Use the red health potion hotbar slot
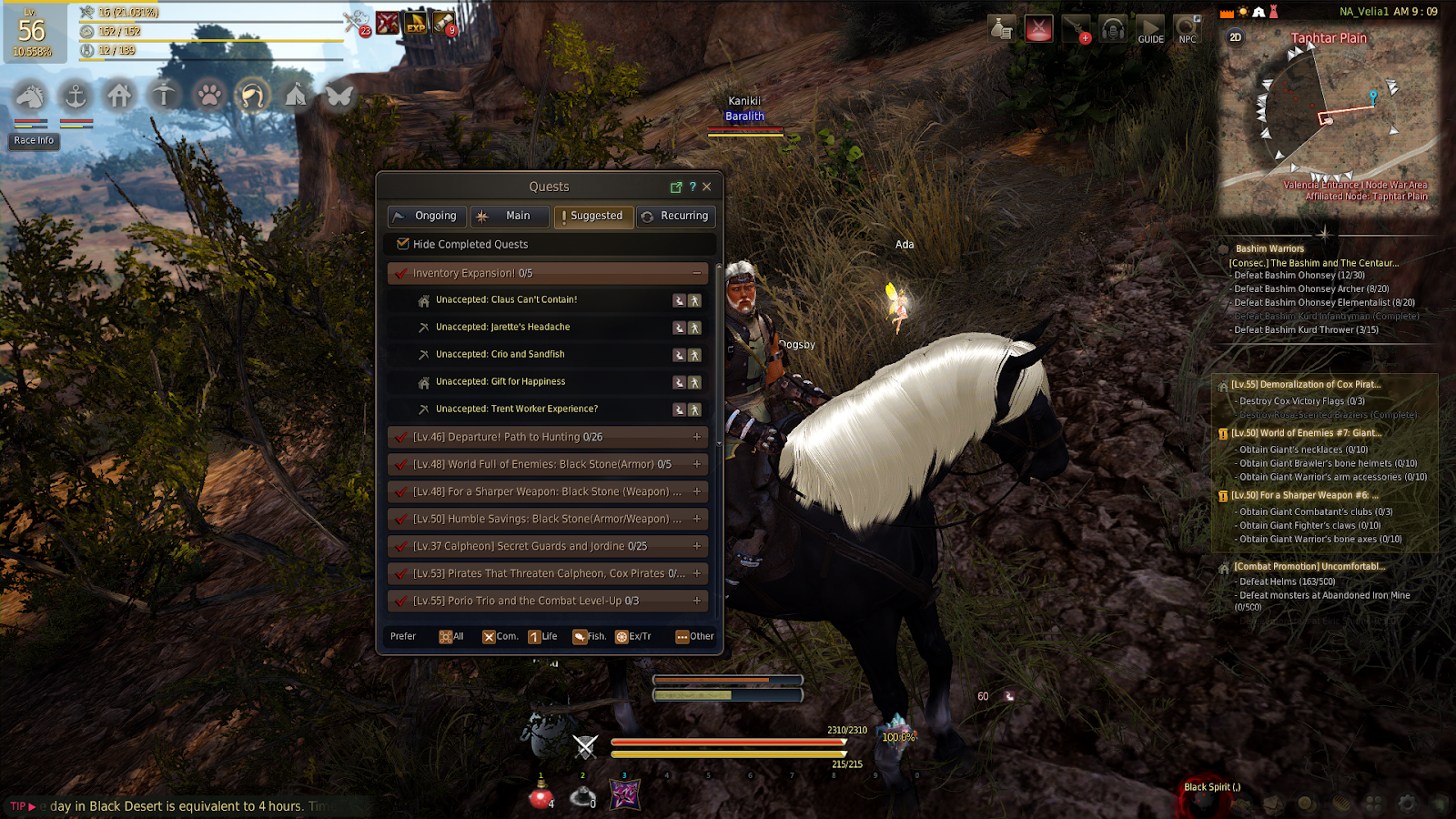This screenshot has height=819, width=1456. click(541, 795)
